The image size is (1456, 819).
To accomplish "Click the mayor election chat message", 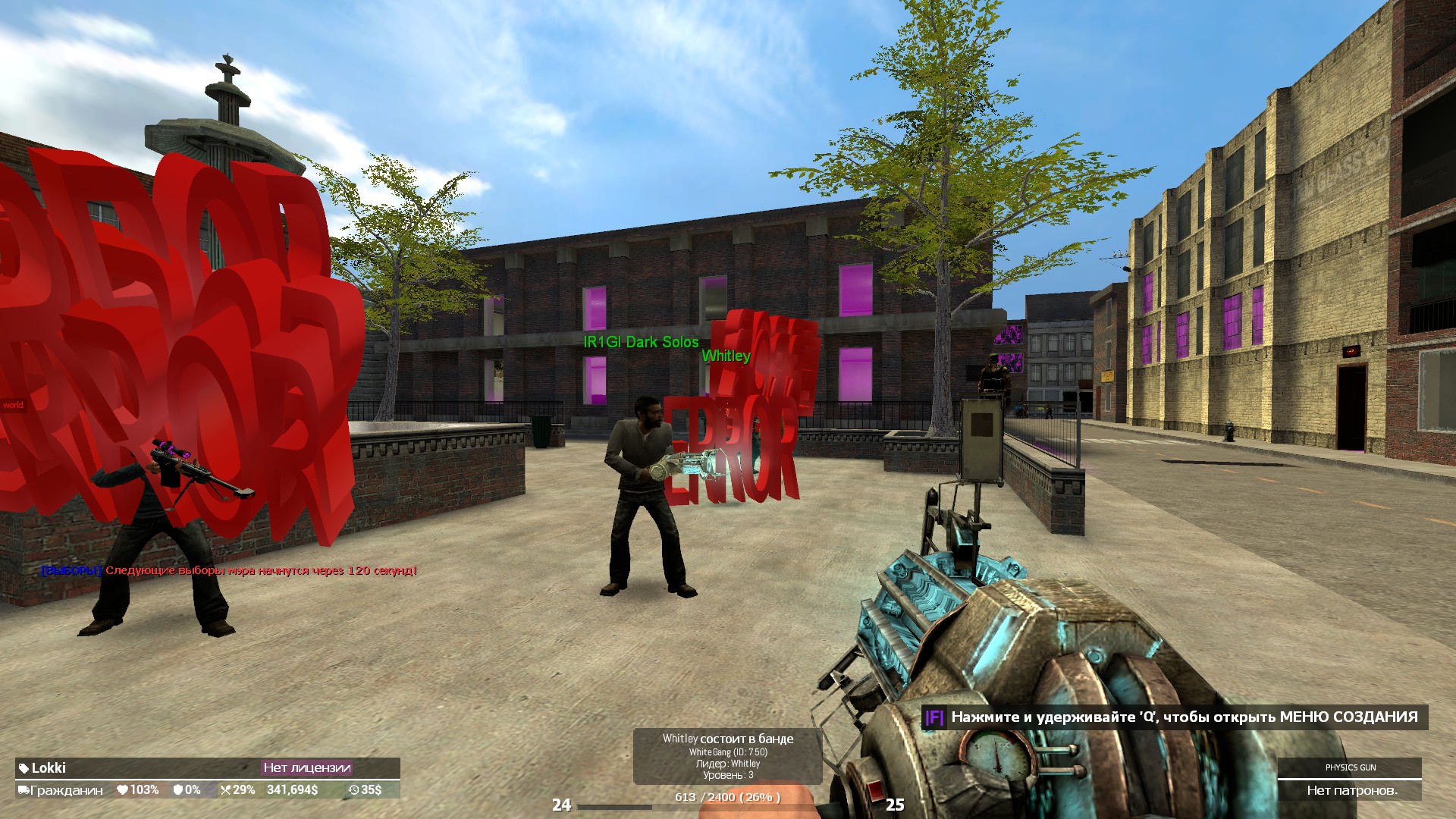I will [229, 570].
